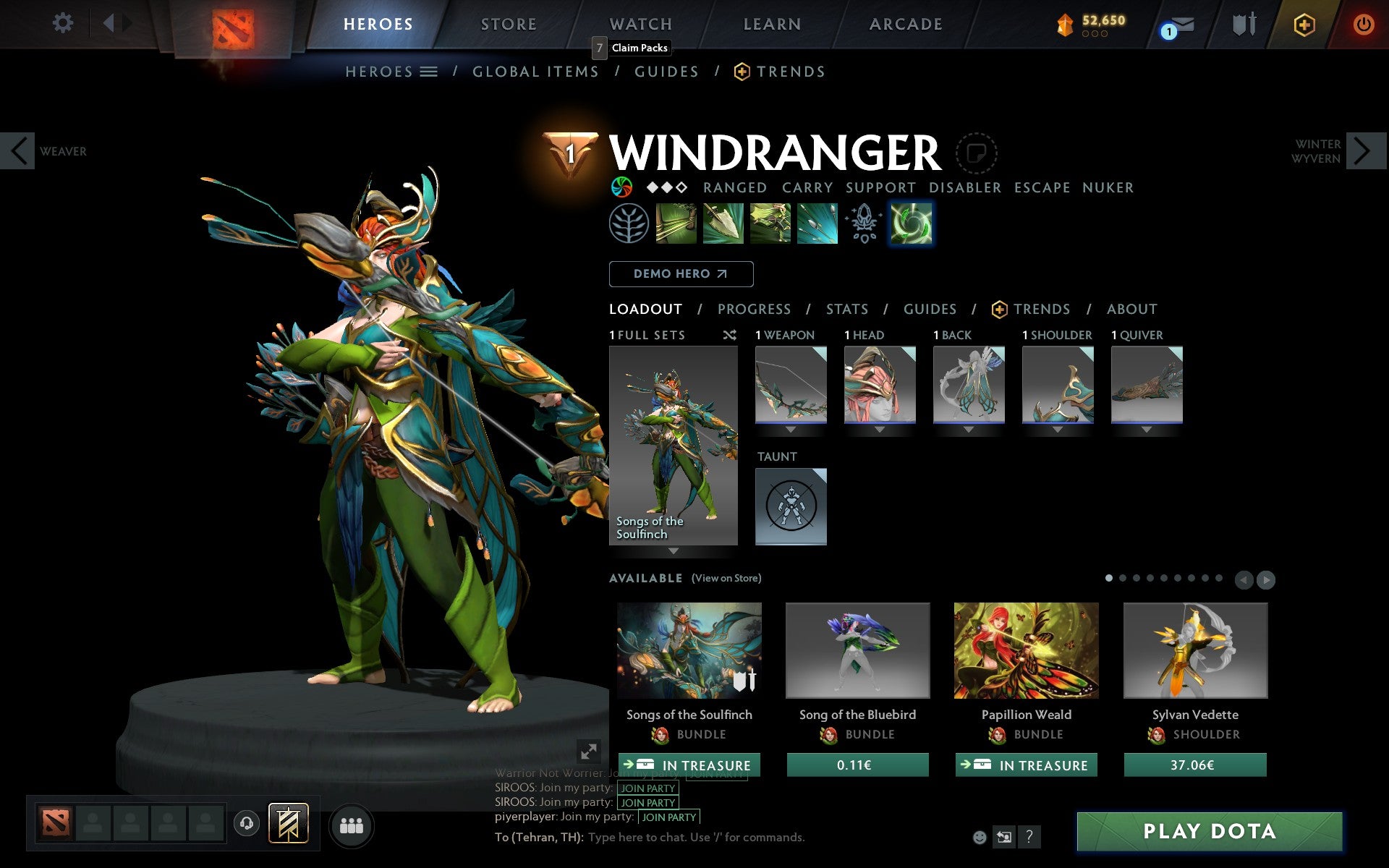This screenshot has height=868, width=1389.
Task: Select the highlighted Windrun ability icon
Action: 911,224
